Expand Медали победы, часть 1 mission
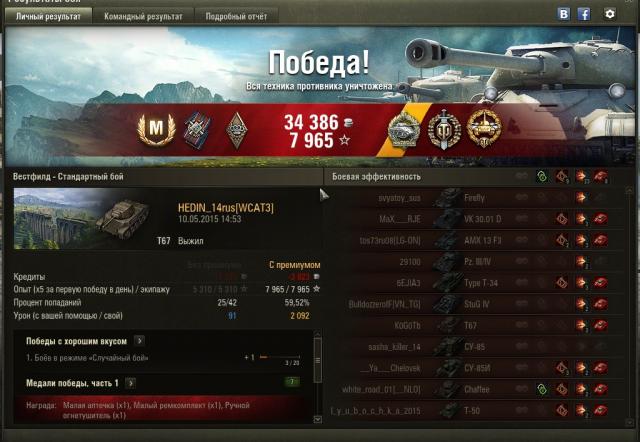Screen dimensions: 640x442 (x=131, y=382)
